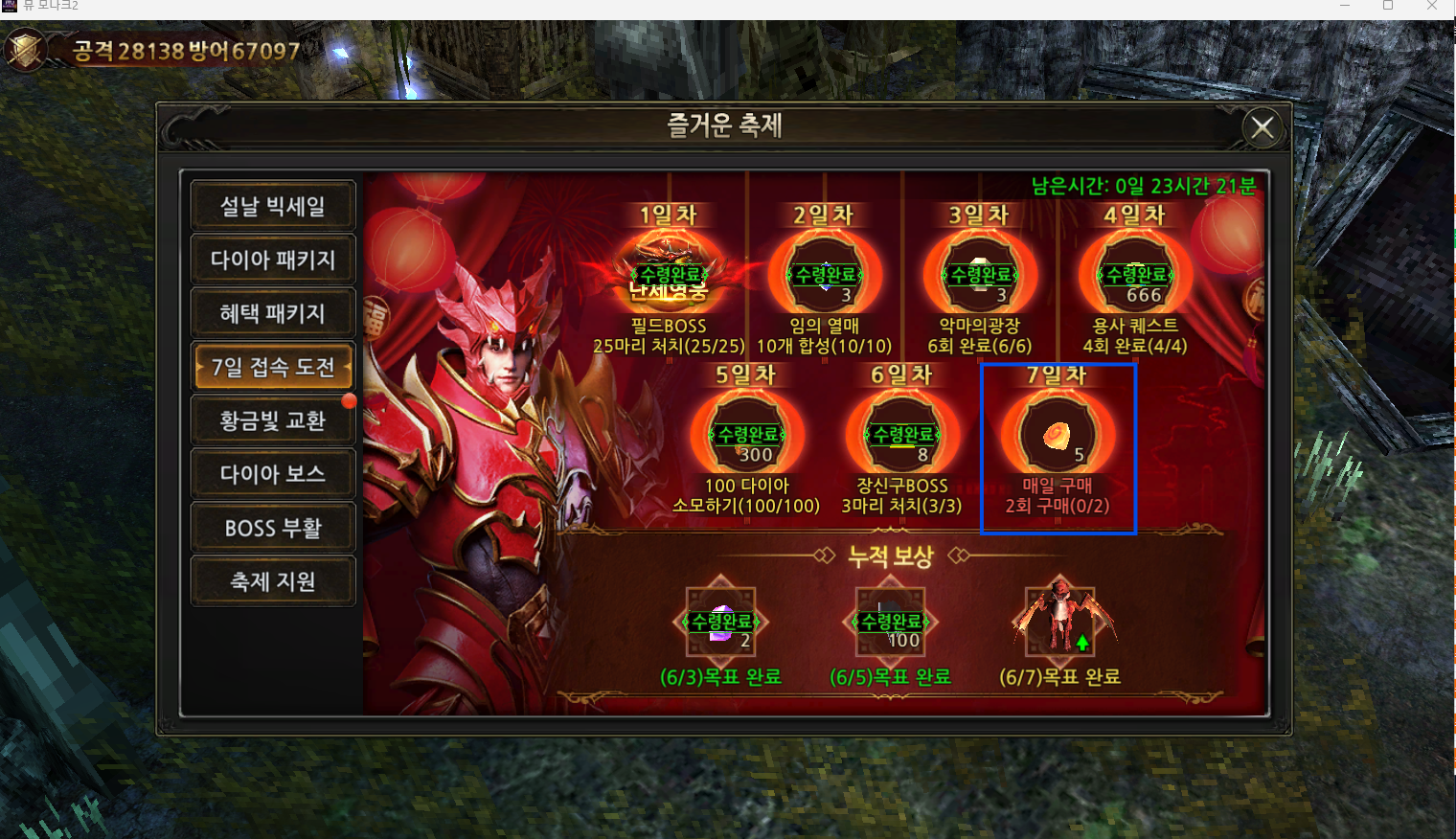
Task: Select the 5일차 300 다이아 reward
Action: pos(747,435)
